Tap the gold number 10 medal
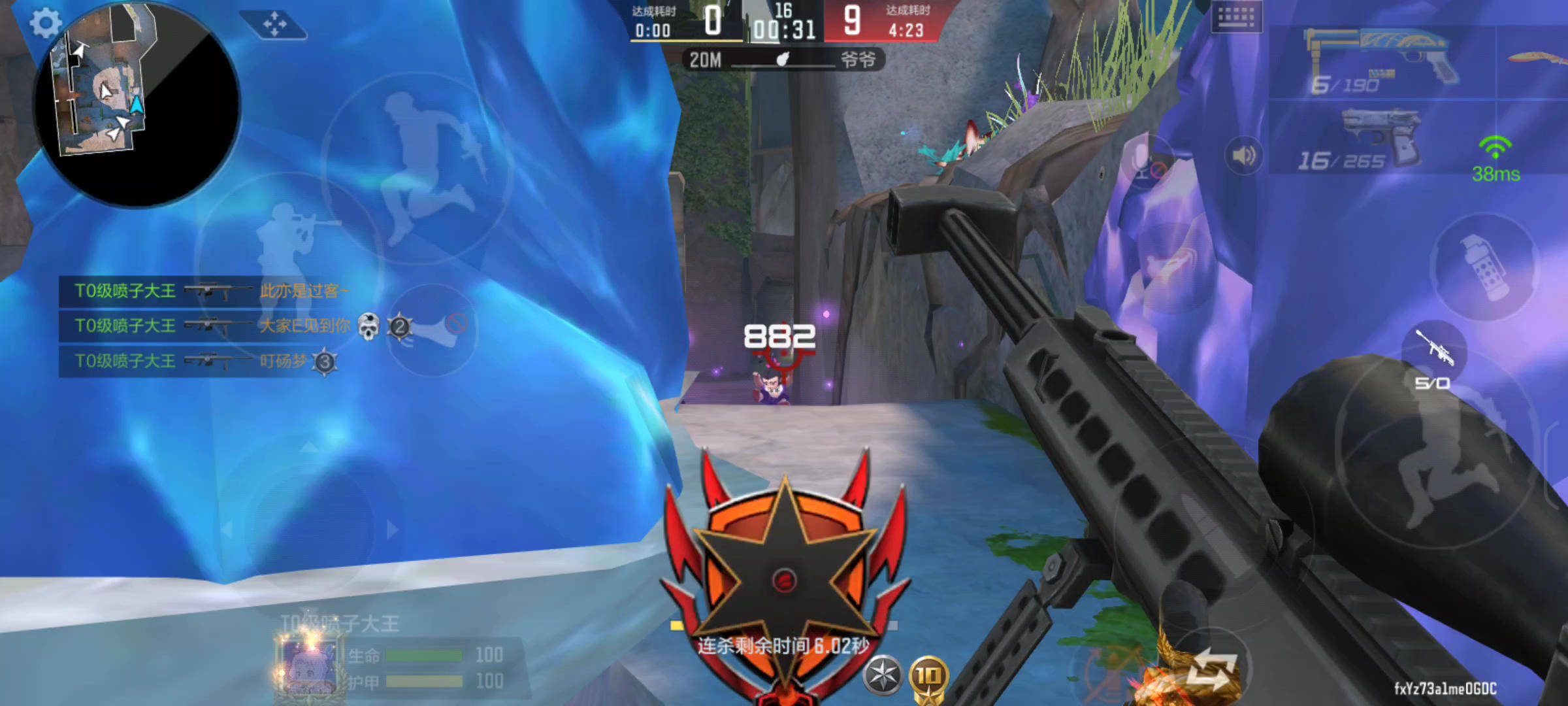The image size is (1568, 706). [x=928, y=677]
